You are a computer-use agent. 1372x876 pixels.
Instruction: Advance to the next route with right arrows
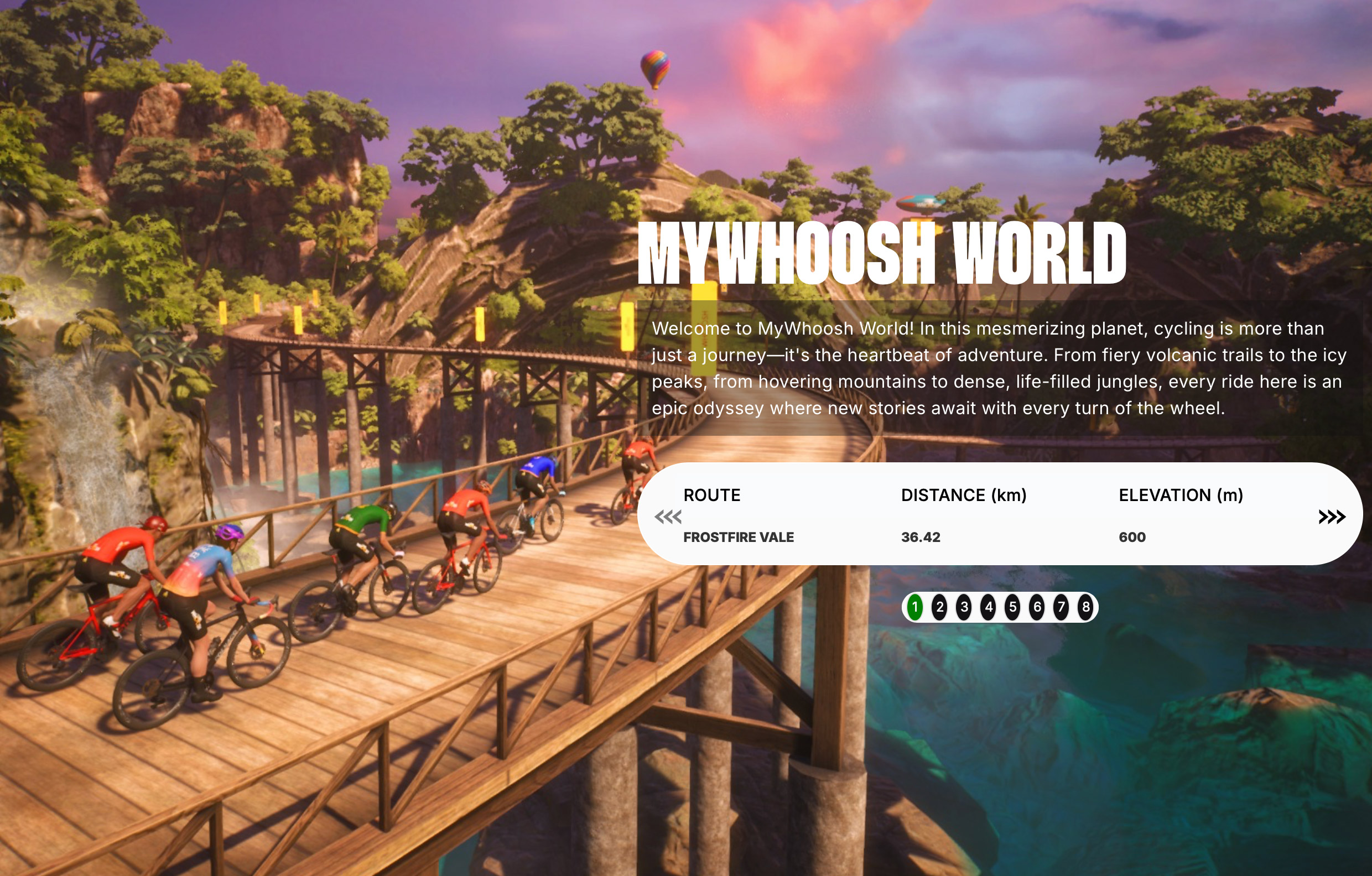(x=1332, y=517)
